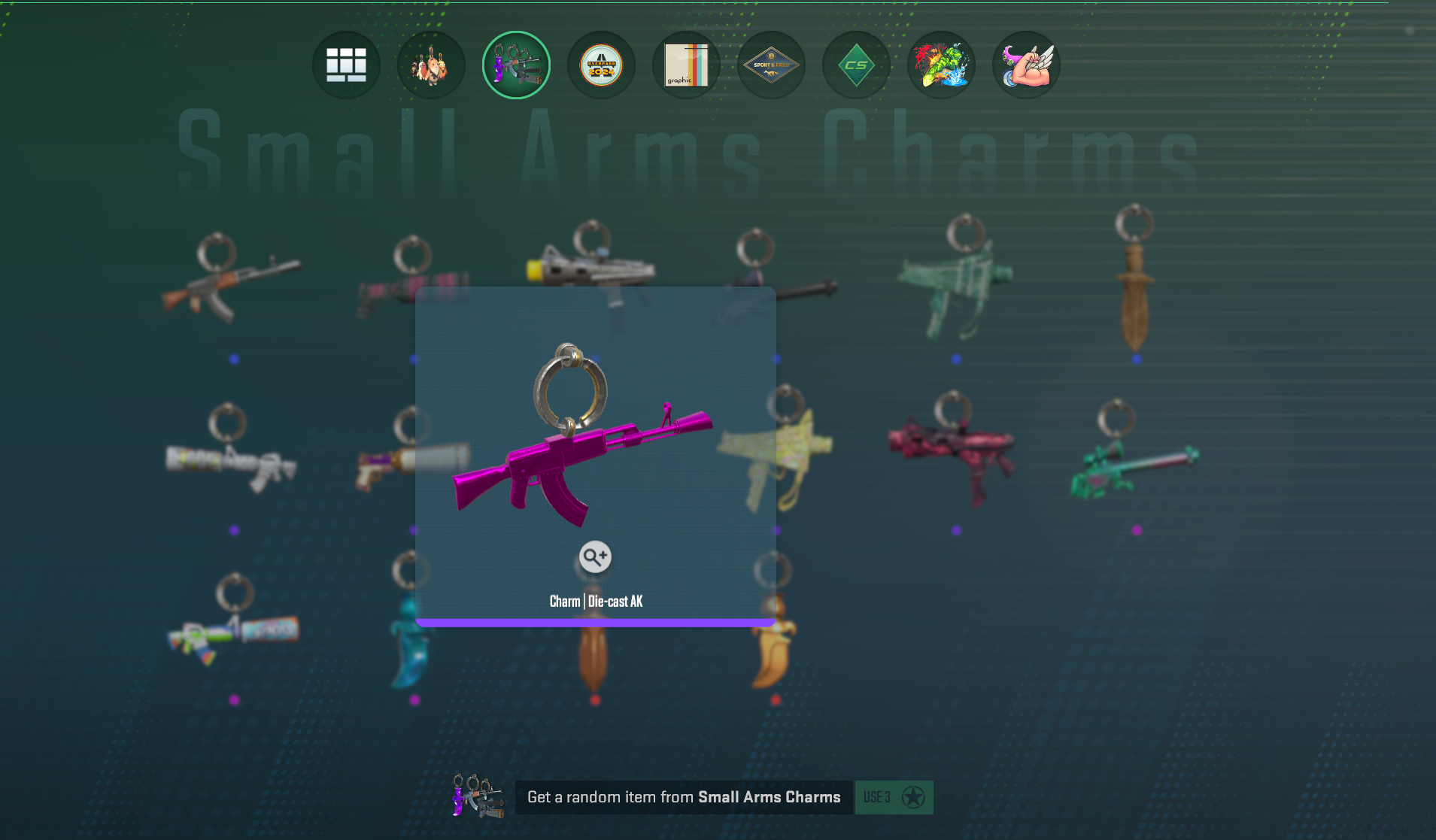Switch to the Small Arms Charms tab
1436x840 pixels.
pos(517,65)
